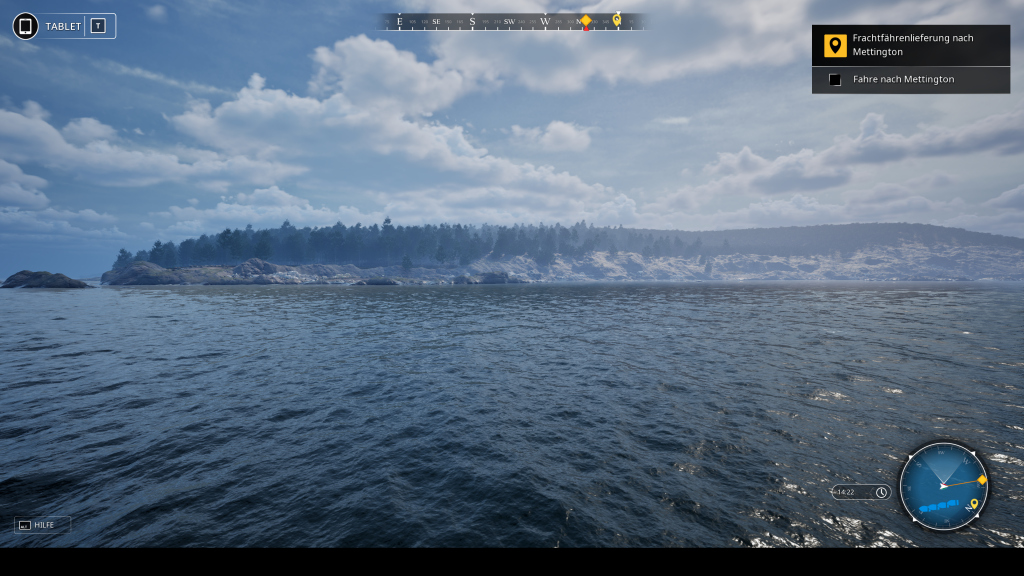The image size is (1024, 576).
Task: Open the Tablet from the top-left icon
Action: click(26, 26)
